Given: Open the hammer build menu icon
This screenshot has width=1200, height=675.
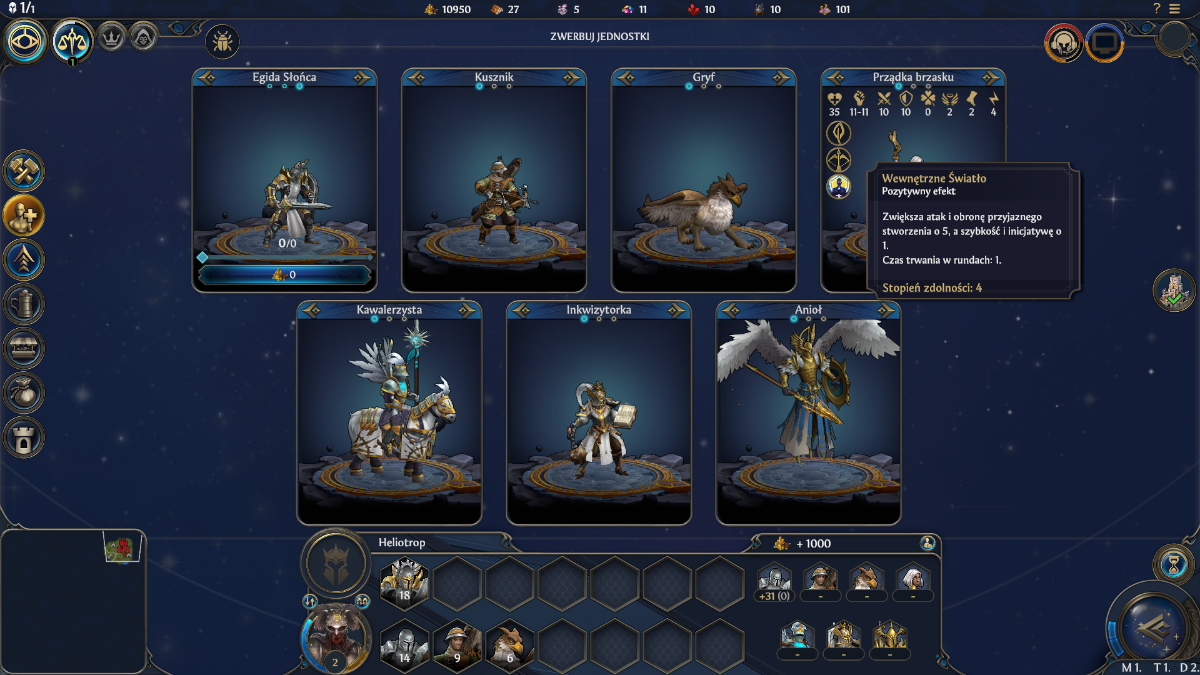Looking at the screenshot, I should (23, 171).
